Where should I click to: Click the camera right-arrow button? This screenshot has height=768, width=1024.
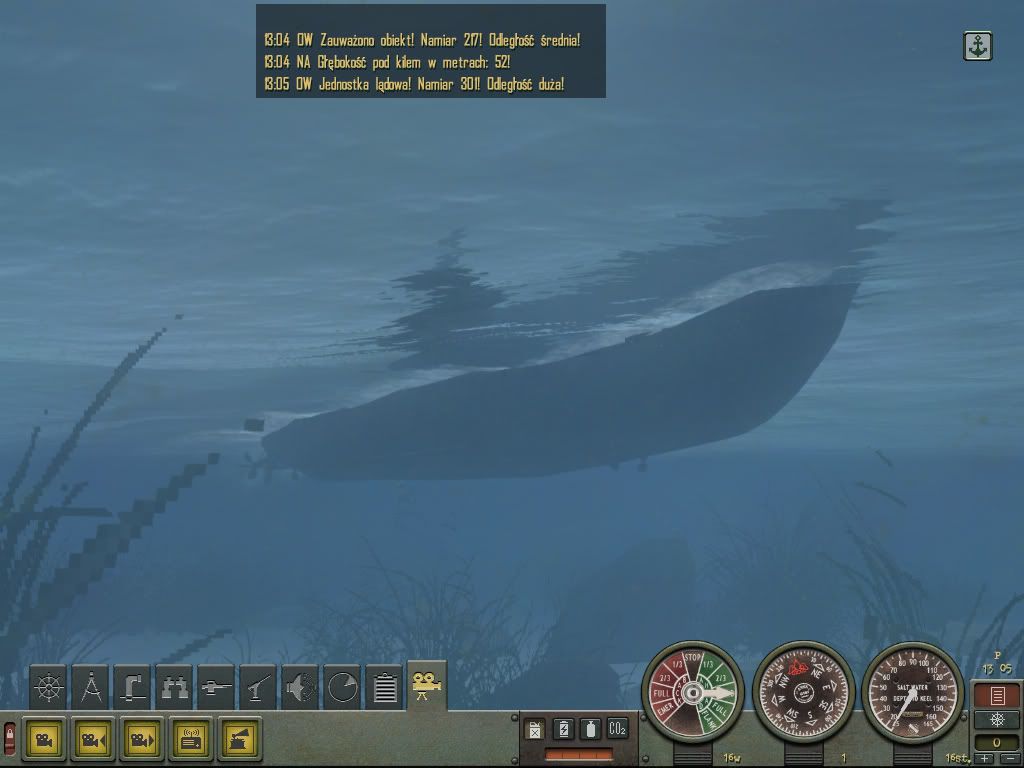pyautogui.click(x=142, y=739)
